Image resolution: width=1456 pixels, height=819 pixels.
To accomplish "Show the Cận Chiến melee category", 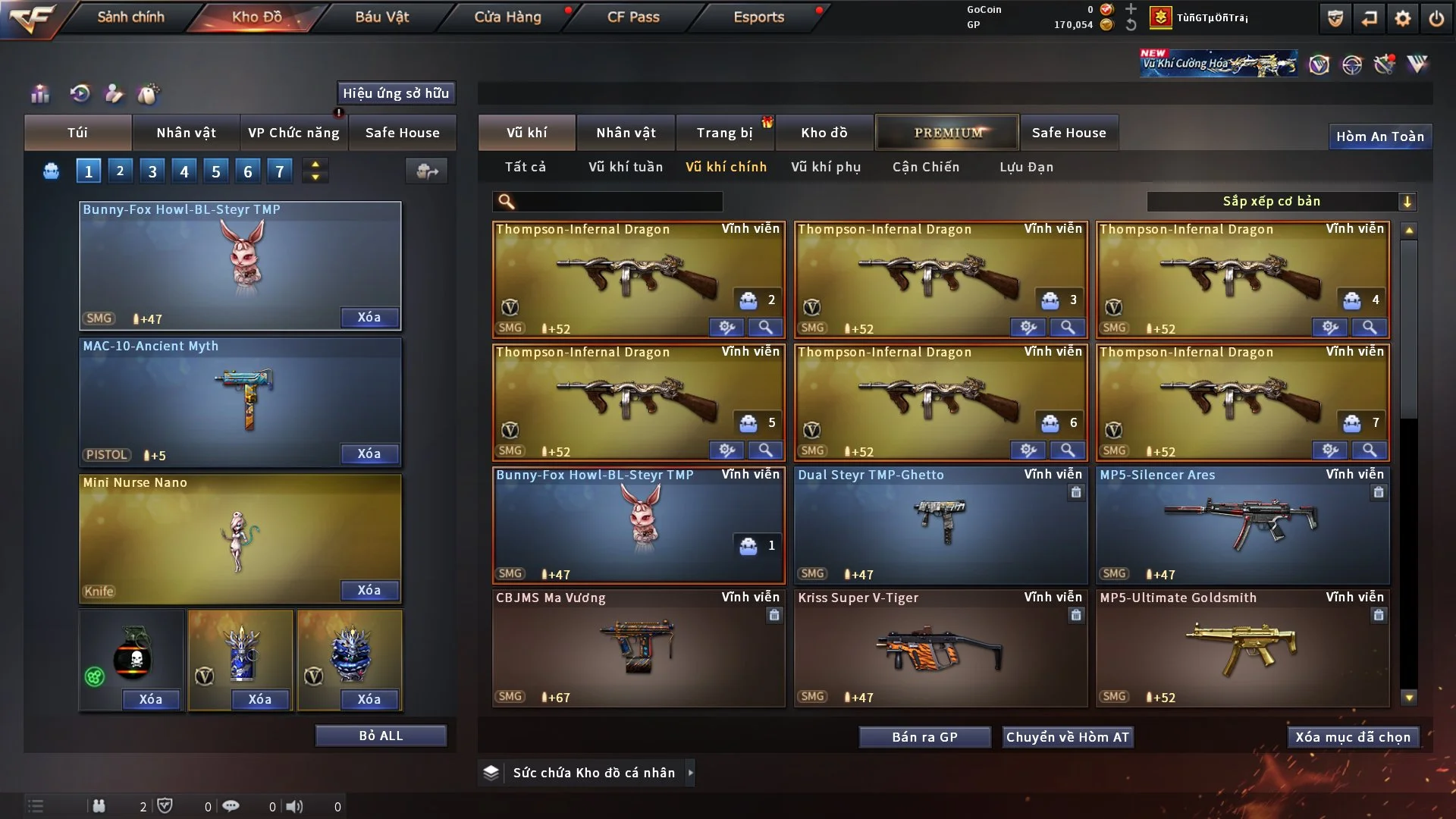I will point(926,167).
